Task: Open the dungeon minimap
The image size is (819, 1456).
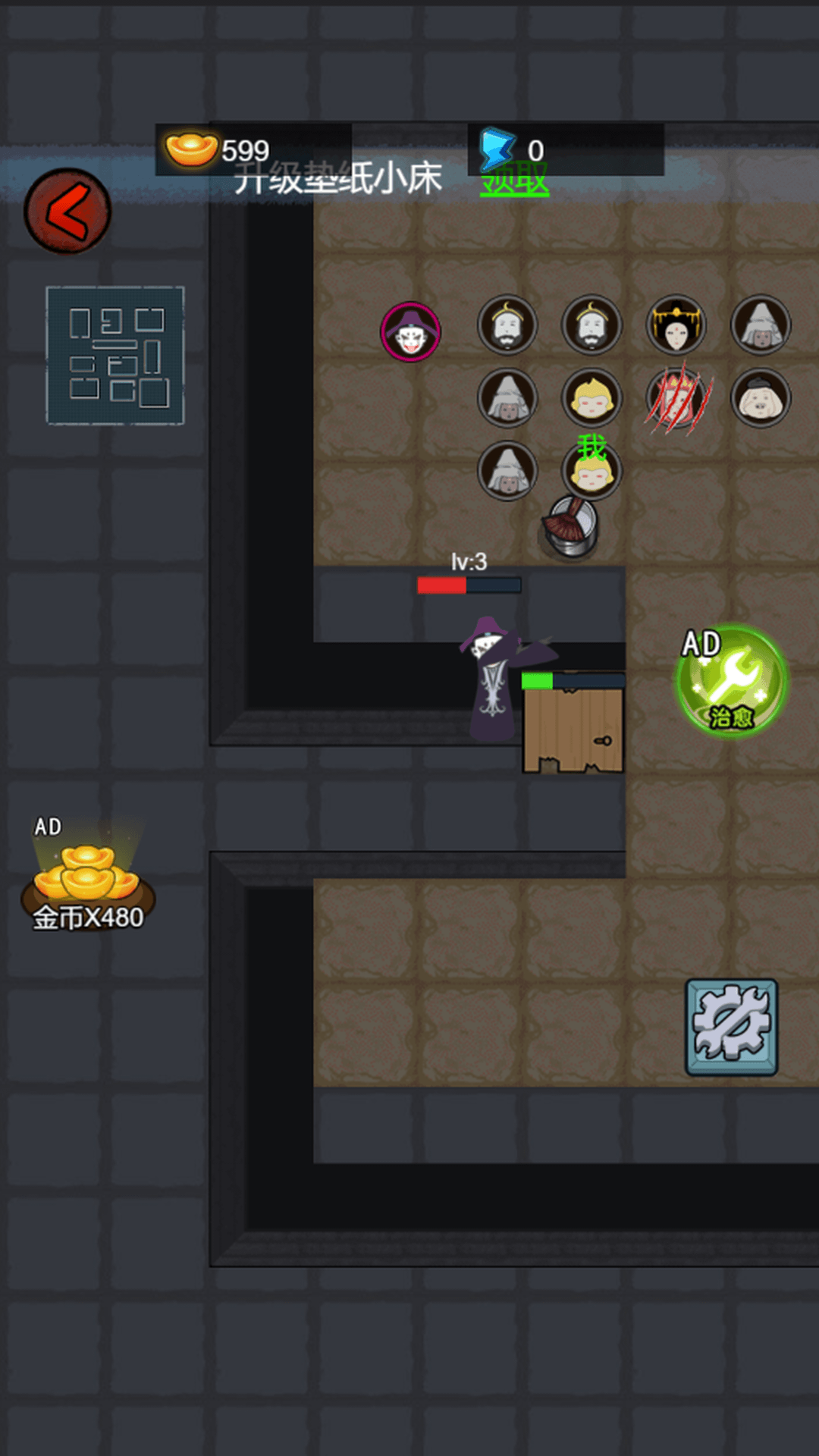Action: [115, 355]
